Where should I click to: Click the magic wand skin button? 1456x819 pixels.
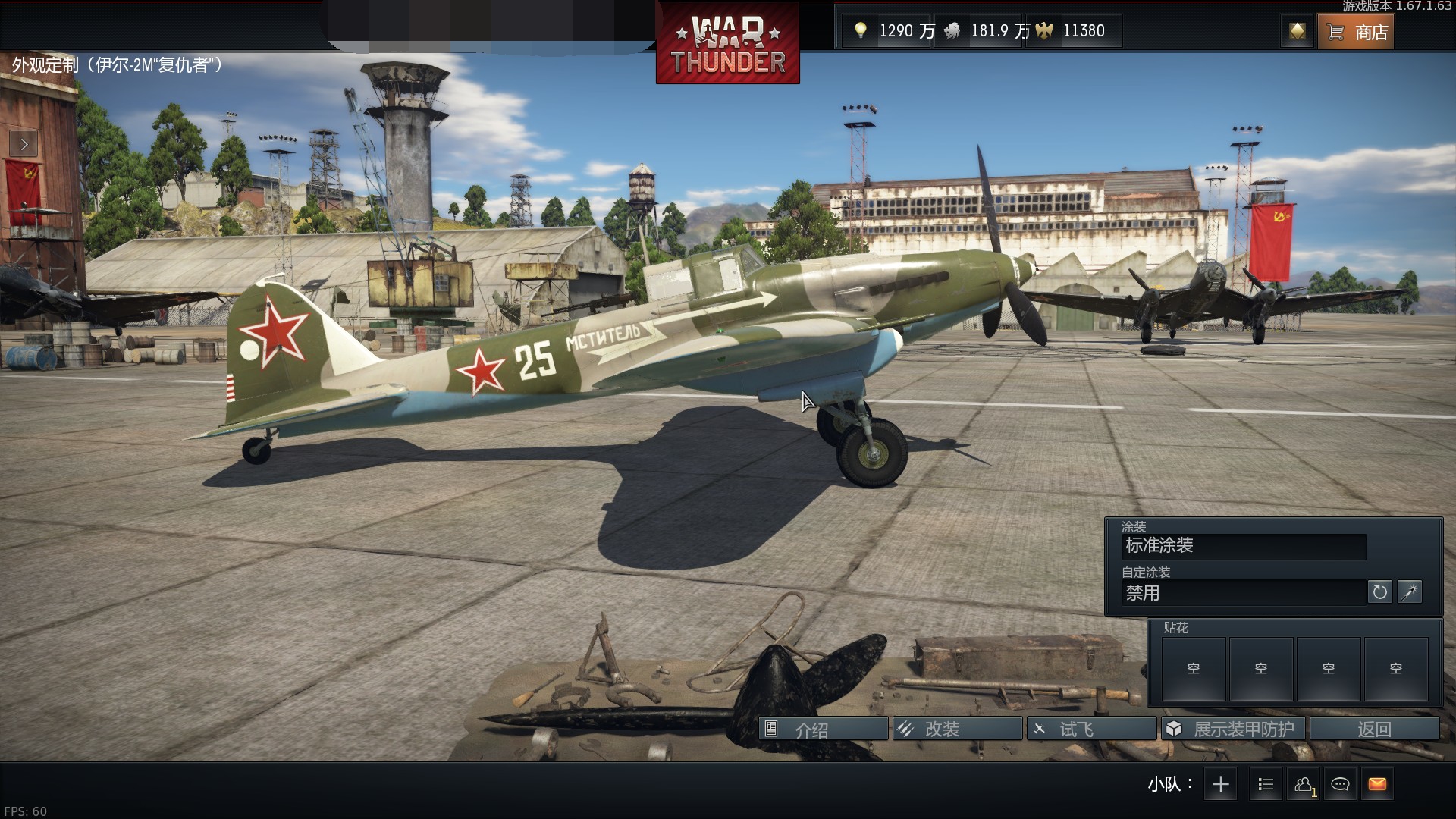click(1409, 592)
